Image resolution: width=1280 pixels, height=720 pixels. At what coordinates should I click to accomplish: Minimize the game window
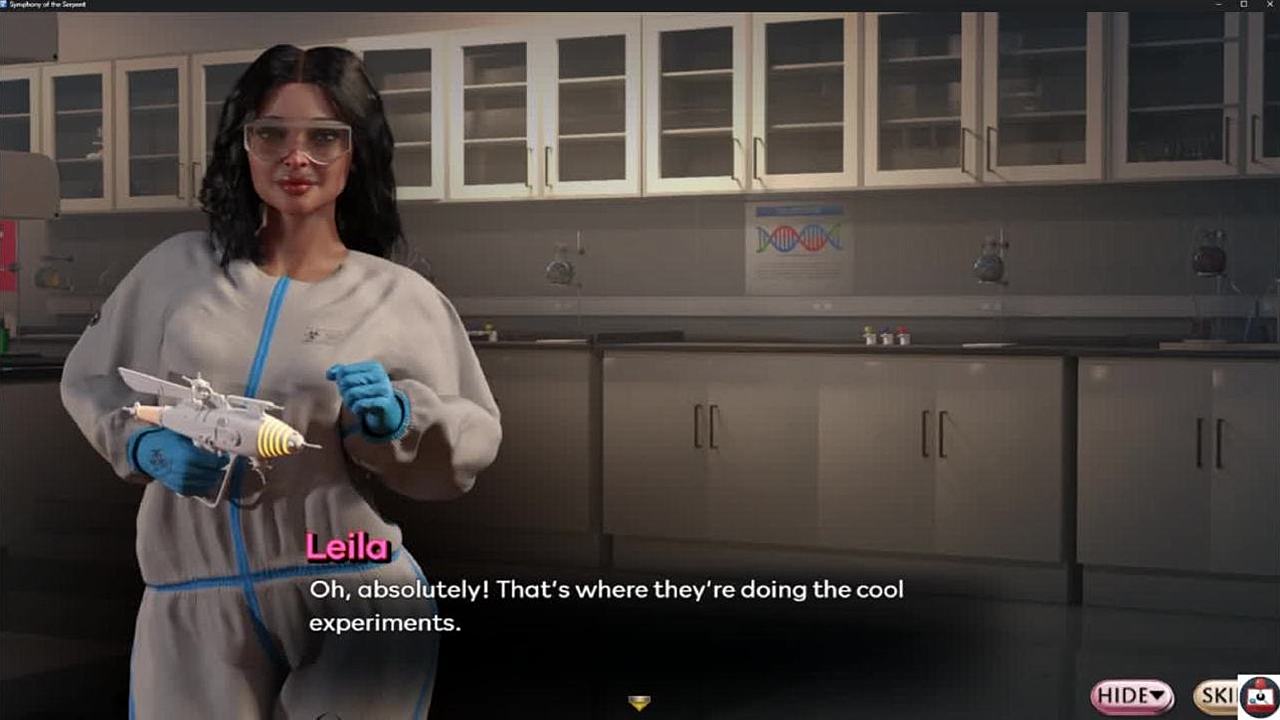pos(1218,5)
